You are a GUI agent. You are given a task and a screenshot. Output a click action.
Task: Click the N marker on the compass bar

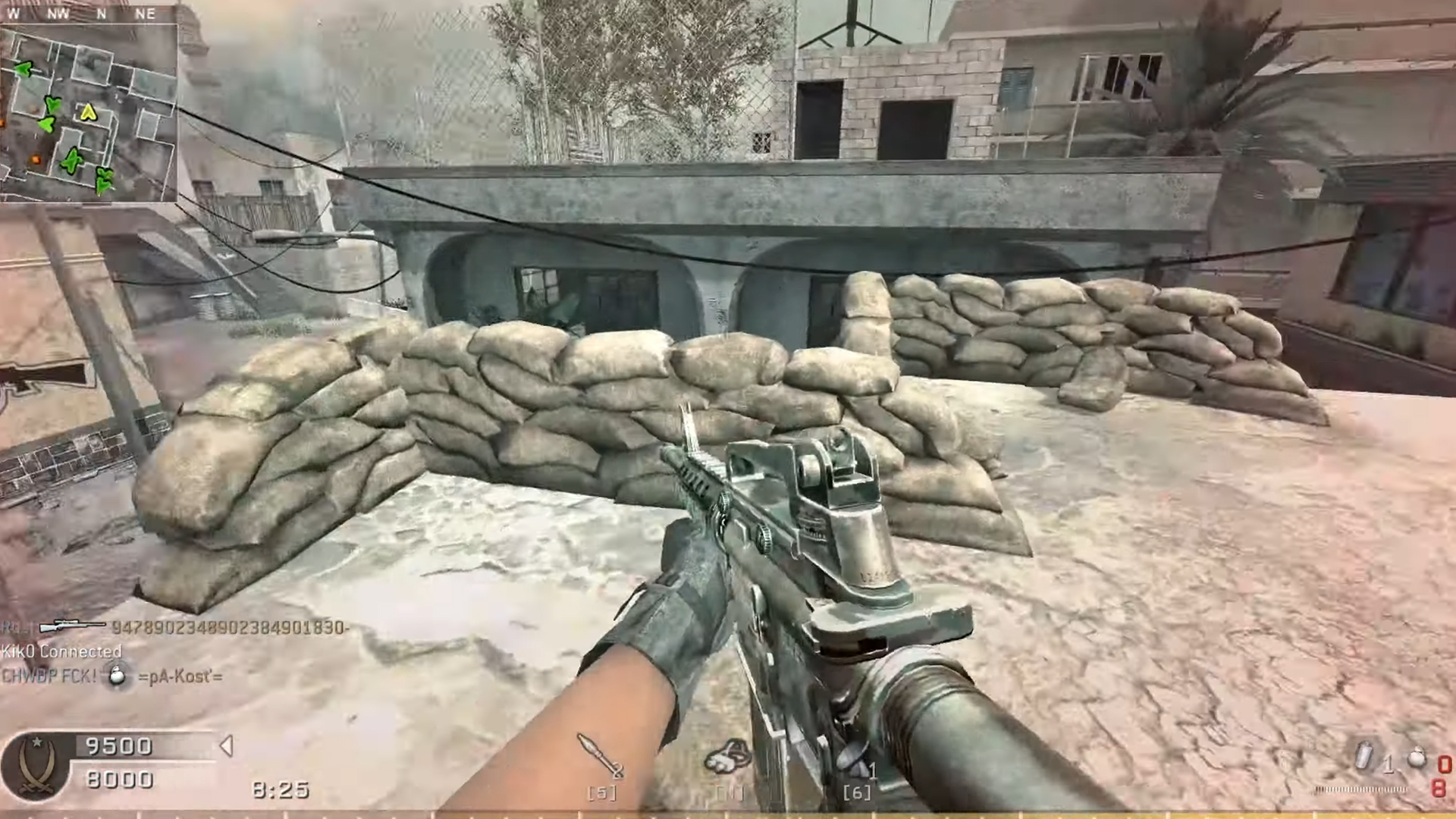coord(101,14)
